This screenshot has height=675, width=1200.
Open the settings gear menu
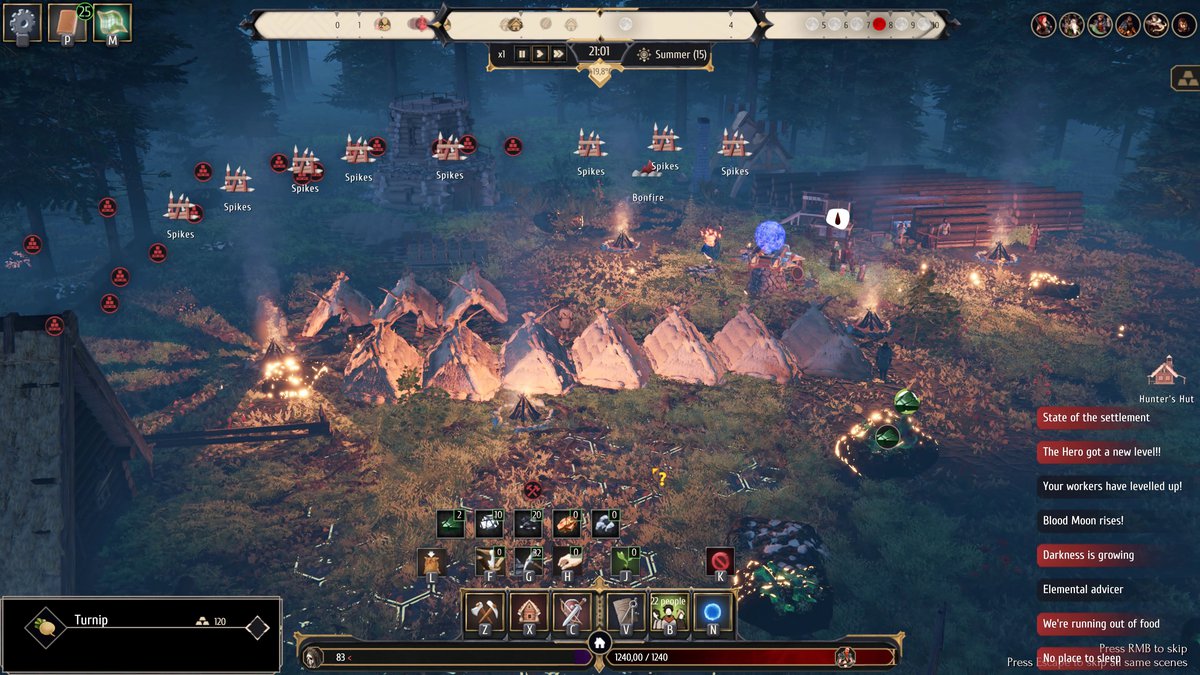(21, 22)
